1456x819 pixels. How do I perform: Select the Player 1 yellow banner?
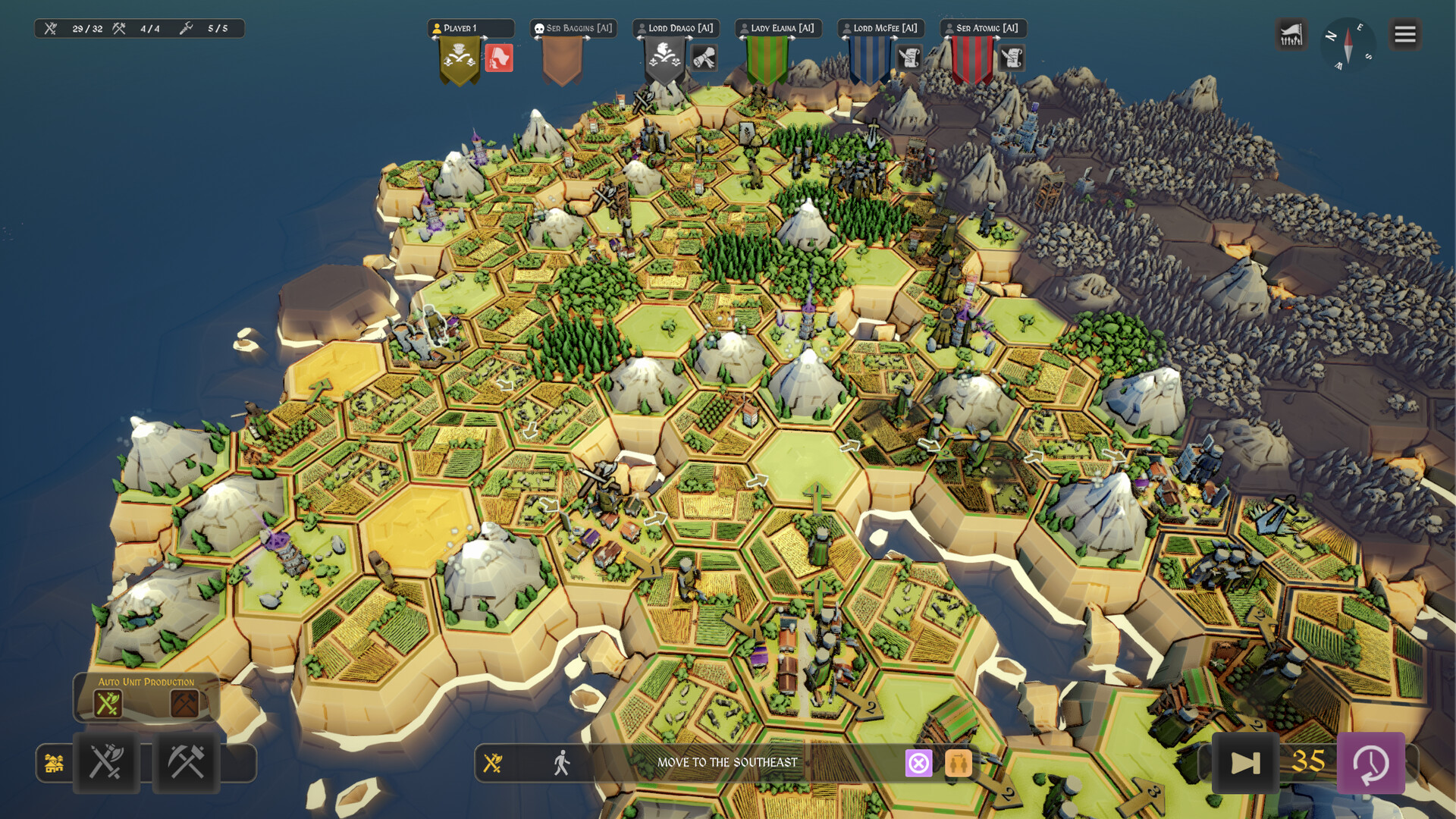[x=460, y=61]
